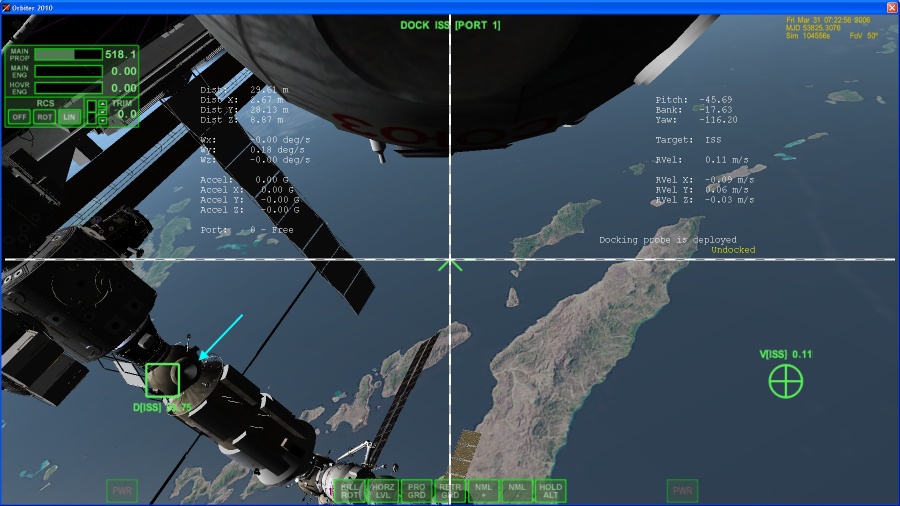
Task: Power on the right MFD with PWR
Action: click(x=682, y=491)
